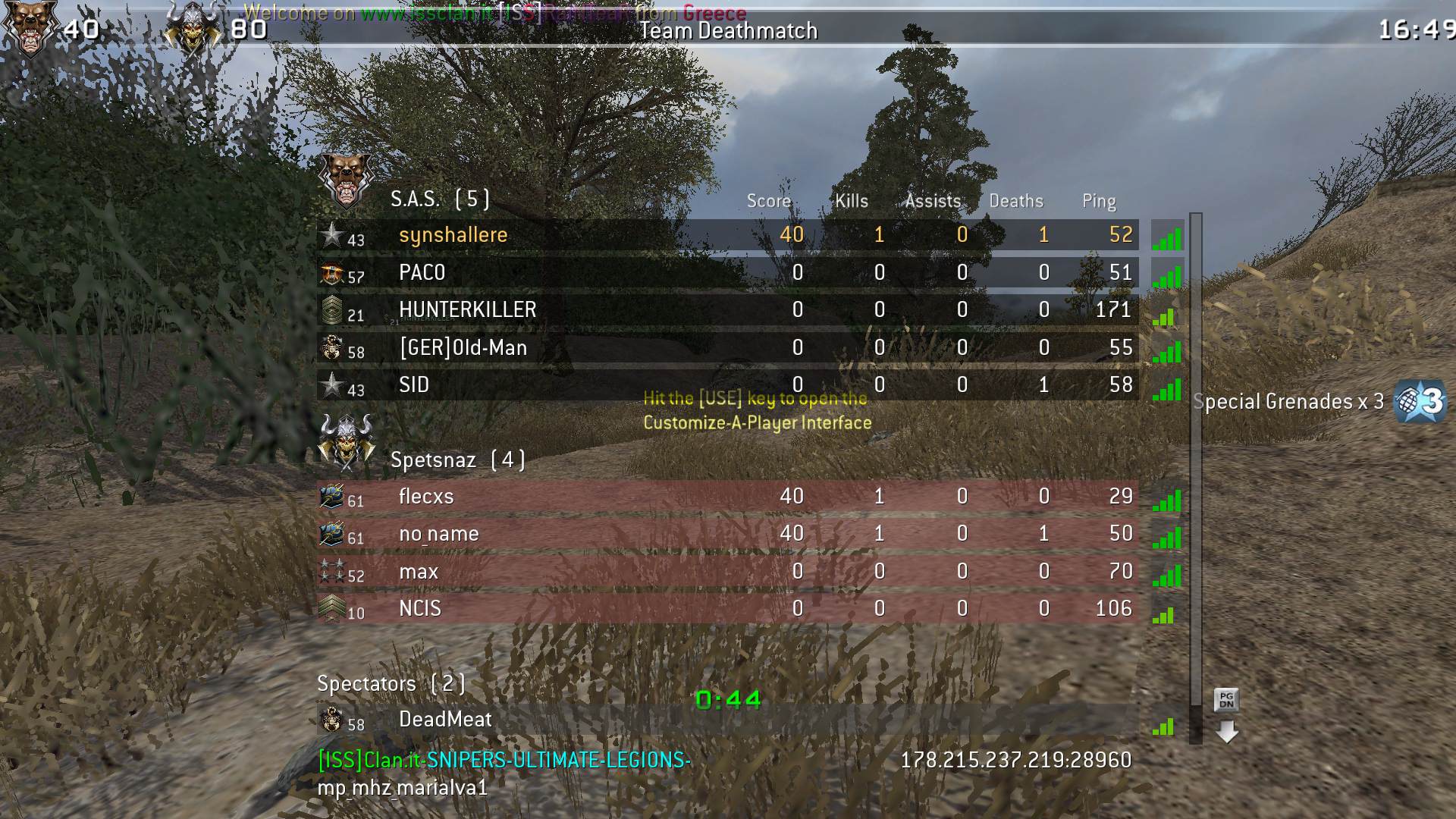Image resolution: width=1456 pixels, height=819 pixels.
Task: Select SID on the S.A.S. team
Action: click(x=726, y=385)
